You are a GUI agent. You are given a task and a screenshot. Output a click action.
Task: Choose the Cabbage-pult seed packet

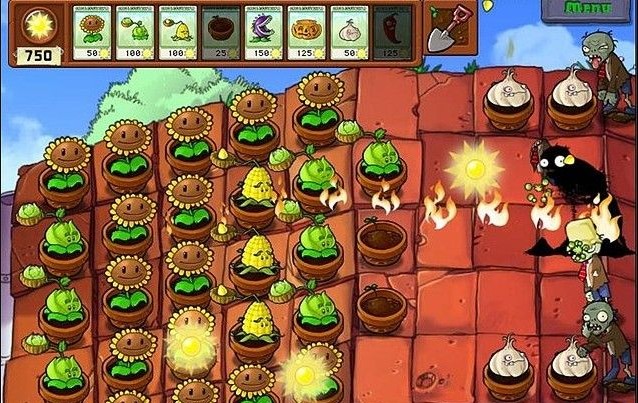(x=136, y=34)
